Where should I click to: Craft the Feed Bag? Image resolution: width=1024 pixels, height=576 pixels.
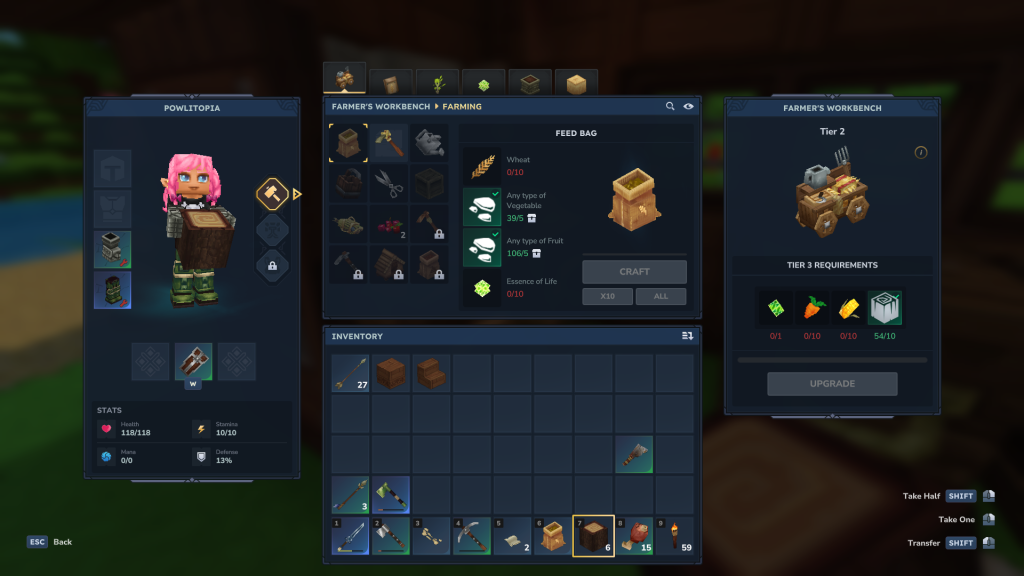pyautogui.click(x=634, y=272)
